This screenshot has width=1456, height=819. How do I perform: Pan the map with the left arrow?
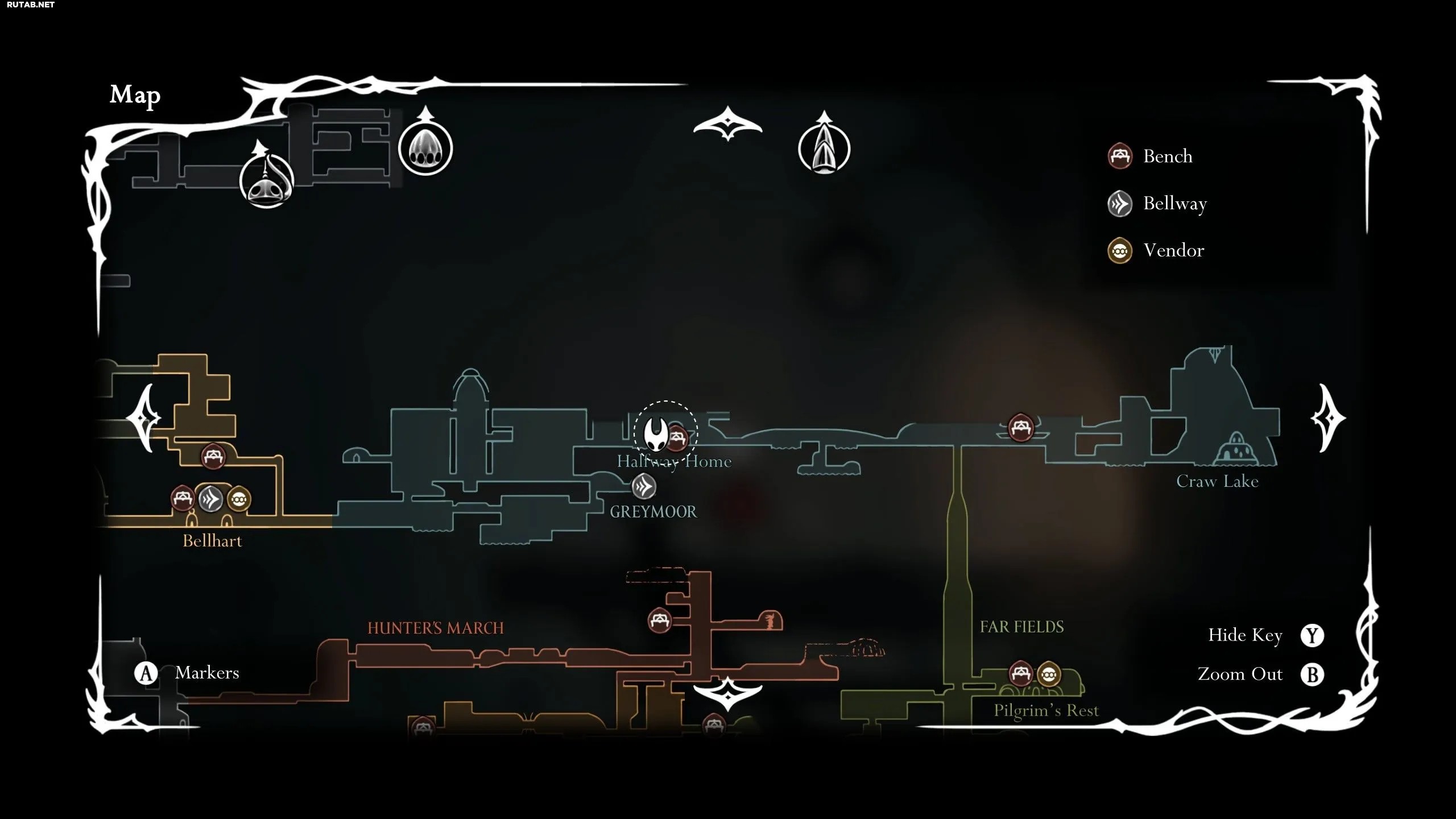click(x=143, y=418)
